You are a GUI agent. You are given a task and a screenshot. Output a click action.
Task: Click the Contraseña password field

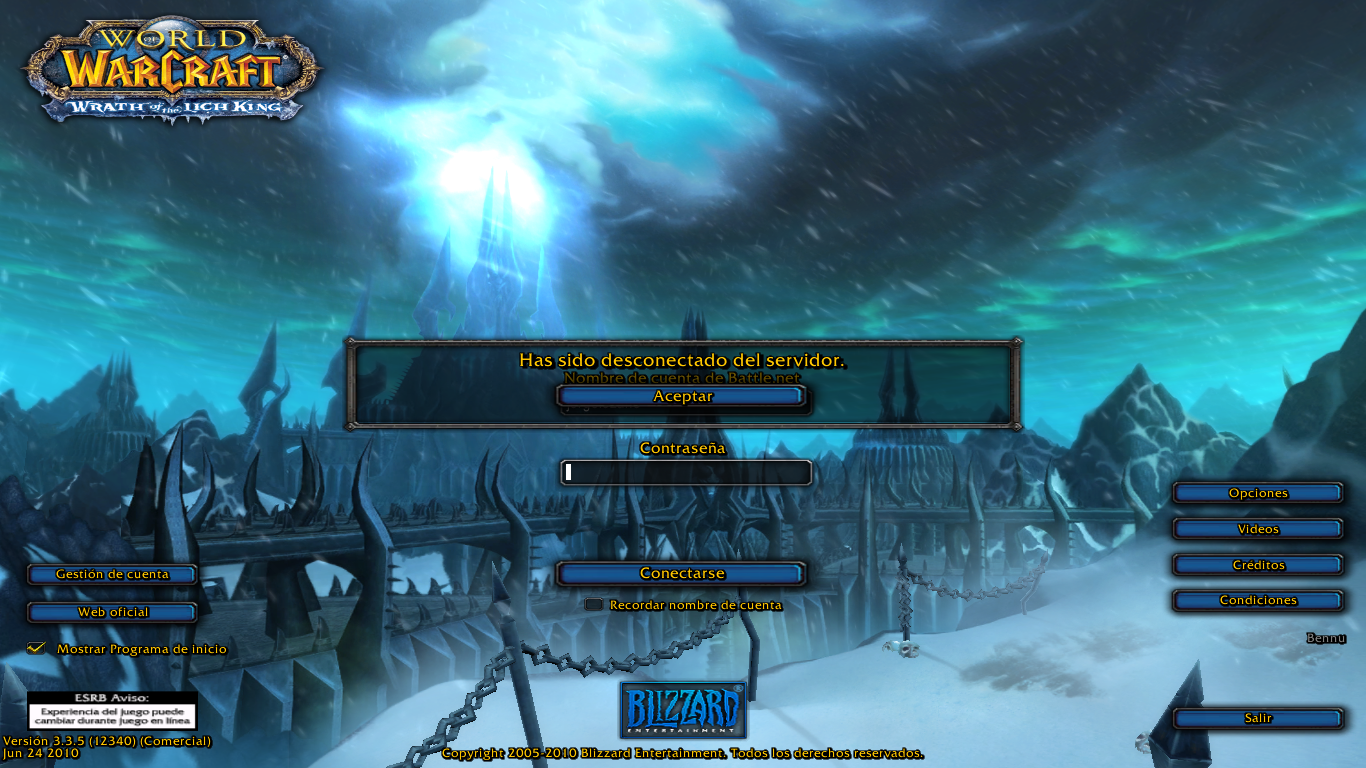click(x=686, y=473)
